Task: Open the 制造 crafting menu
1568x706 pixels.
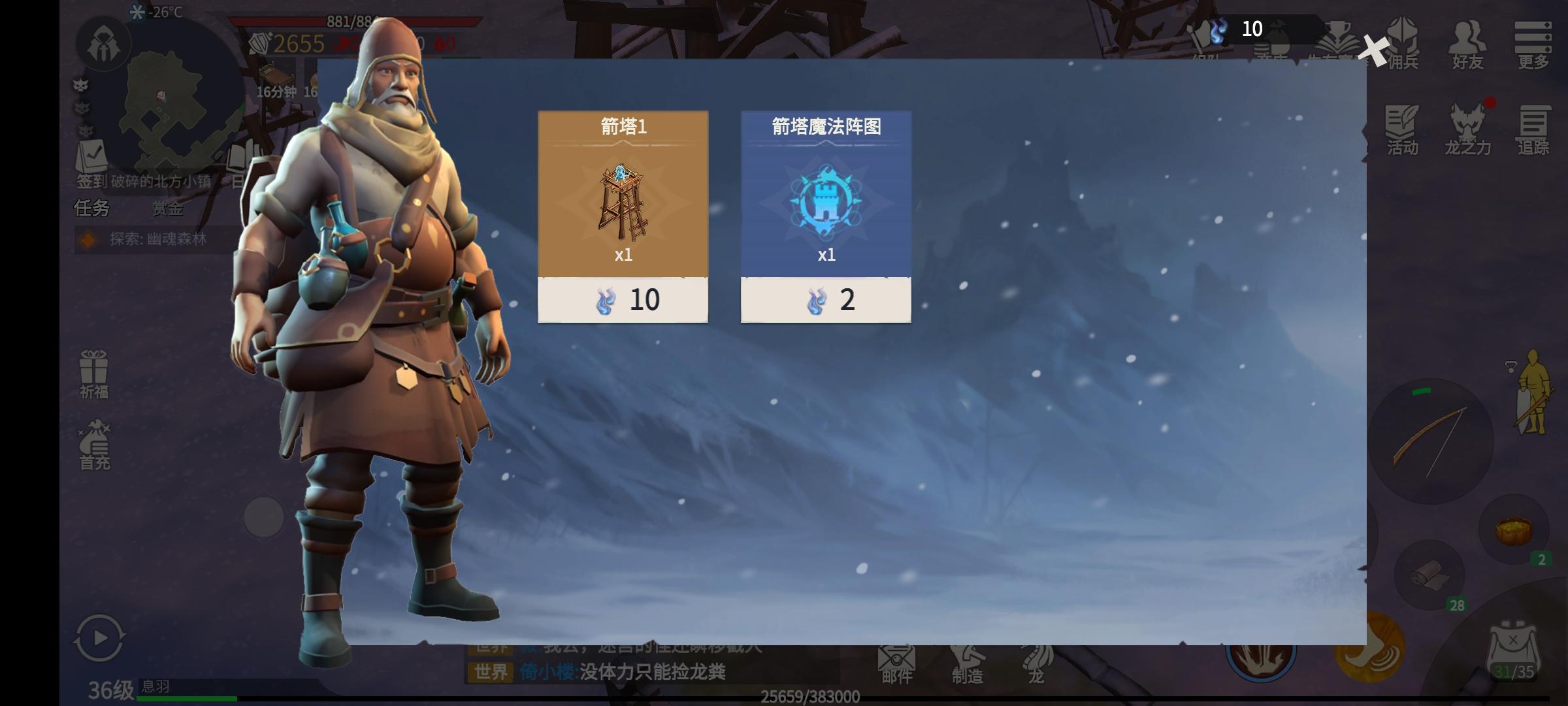Action: click(967, 664)
